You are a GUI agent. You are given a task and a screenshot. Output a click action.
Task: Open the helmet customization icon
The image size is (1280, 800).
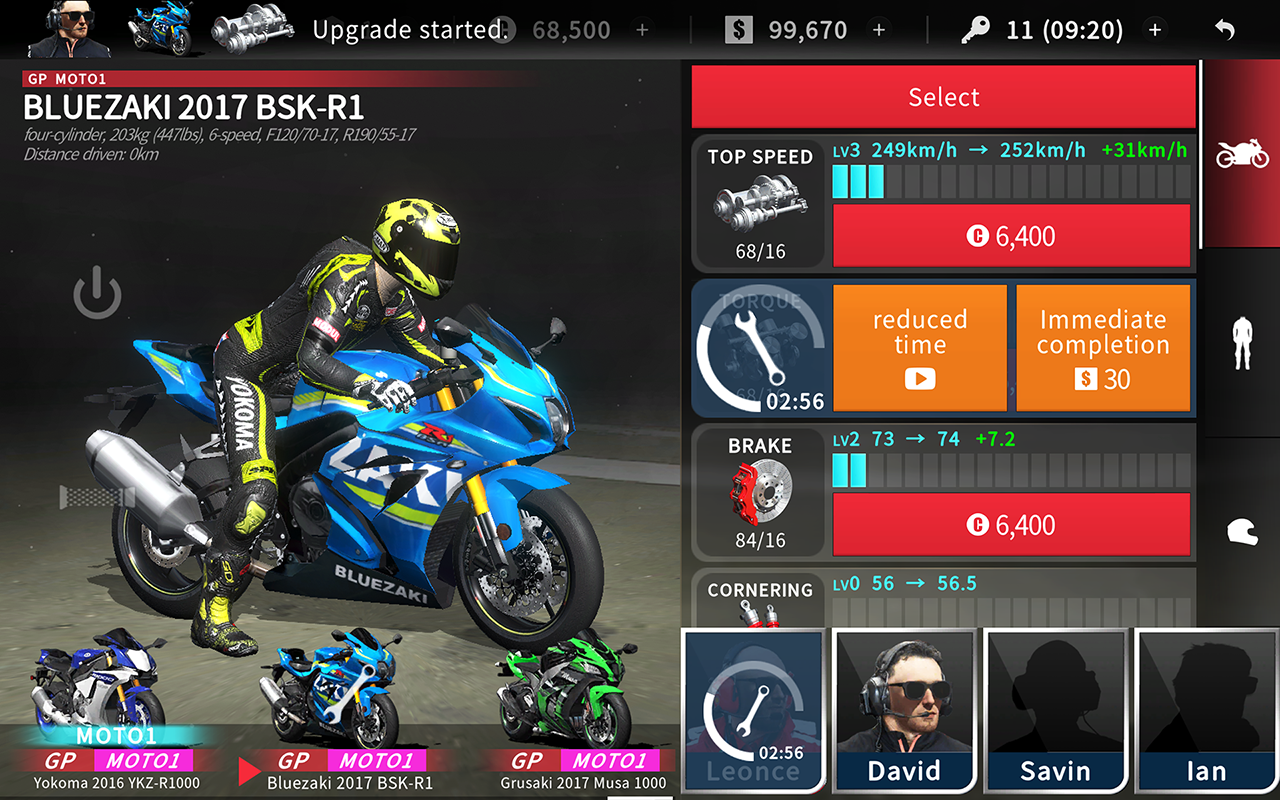[x=1244, y=537]
